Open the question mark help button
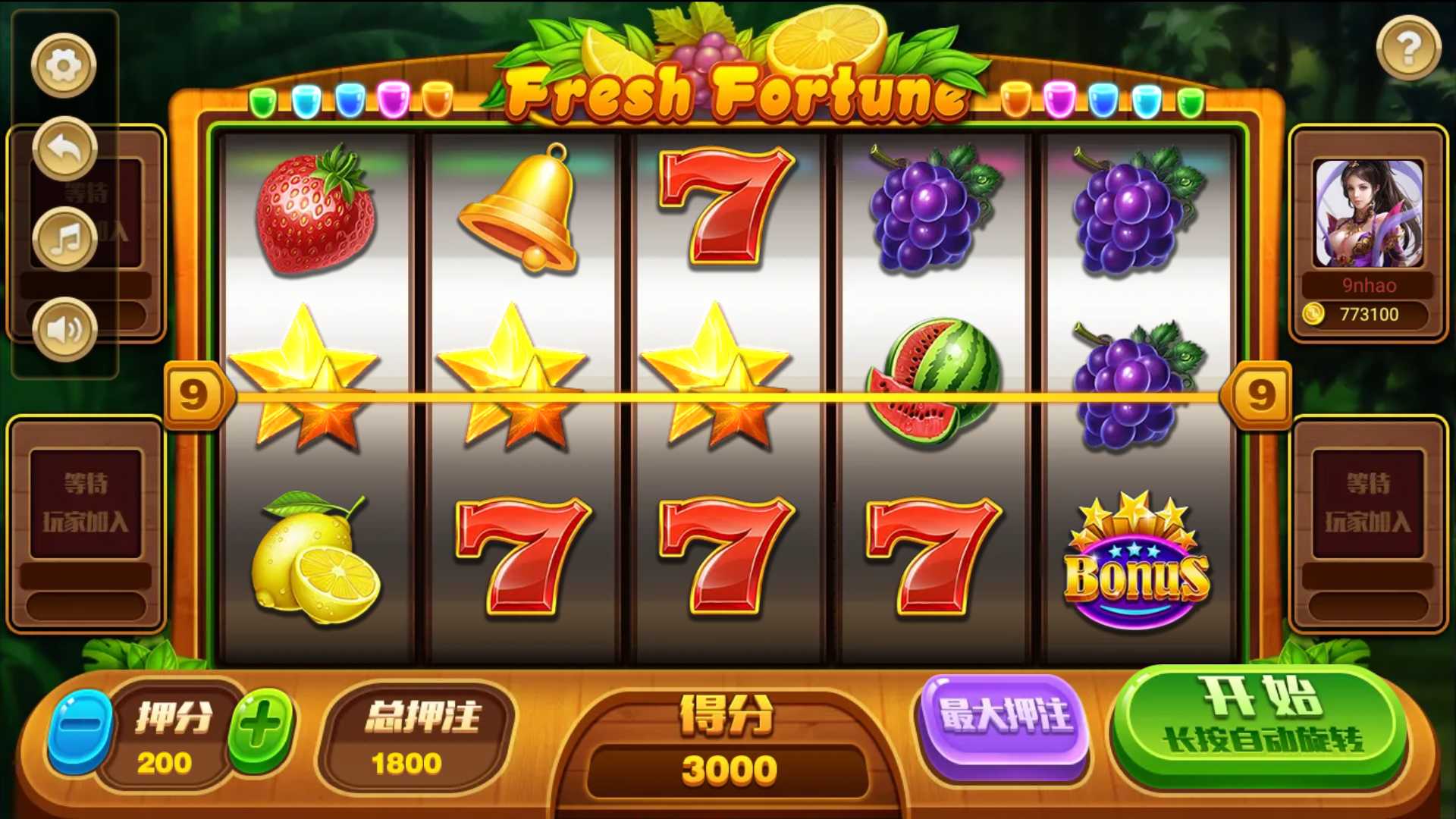Image resolution: width=1456 pixels, height=819 pixels. [x=1408, y=49]
